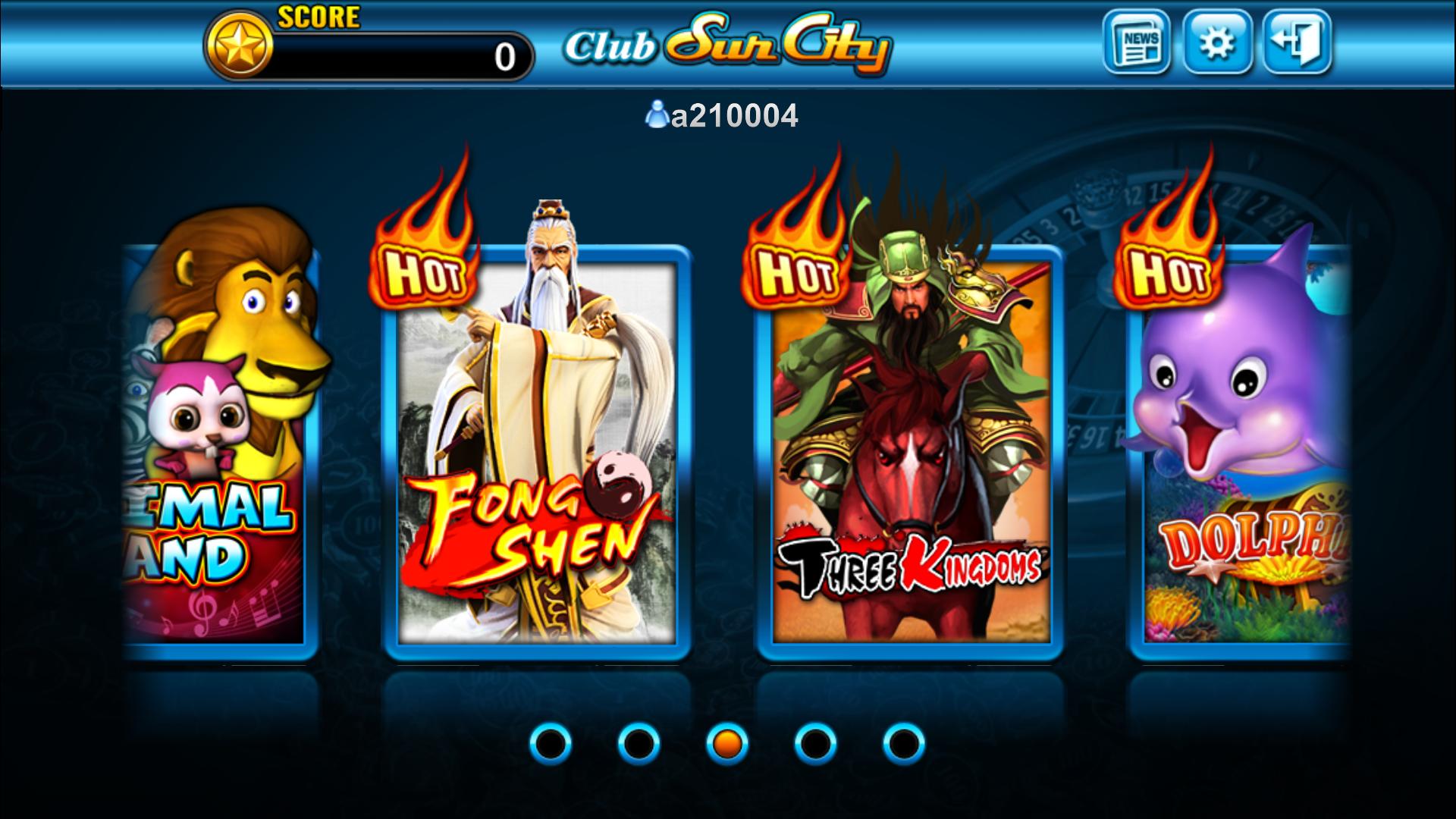Exit via the door logout button
The width and height of the screenshot is (1456, 819).
[1297, 42]
